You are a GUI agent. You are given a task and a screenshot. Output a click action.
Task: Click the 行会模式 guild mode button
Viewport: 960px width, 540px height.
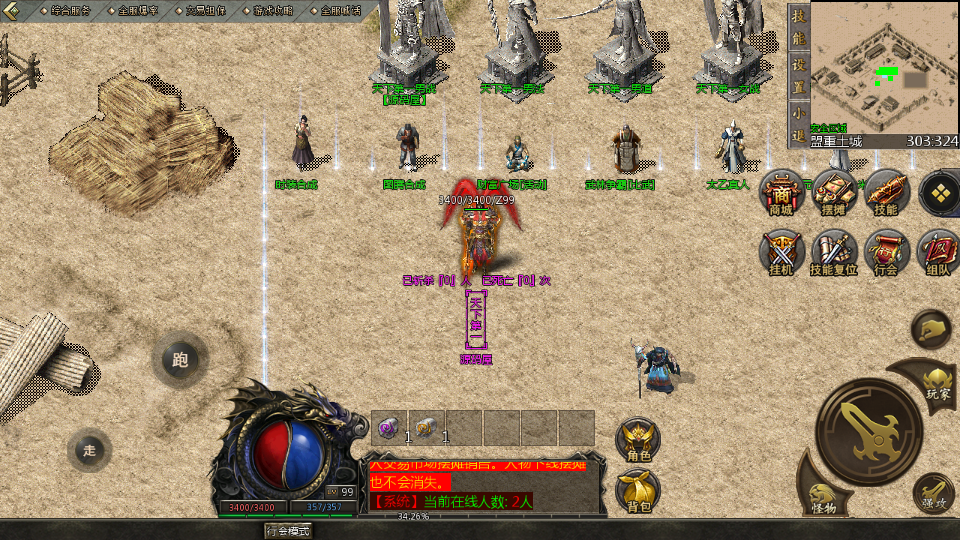(287, 530)
